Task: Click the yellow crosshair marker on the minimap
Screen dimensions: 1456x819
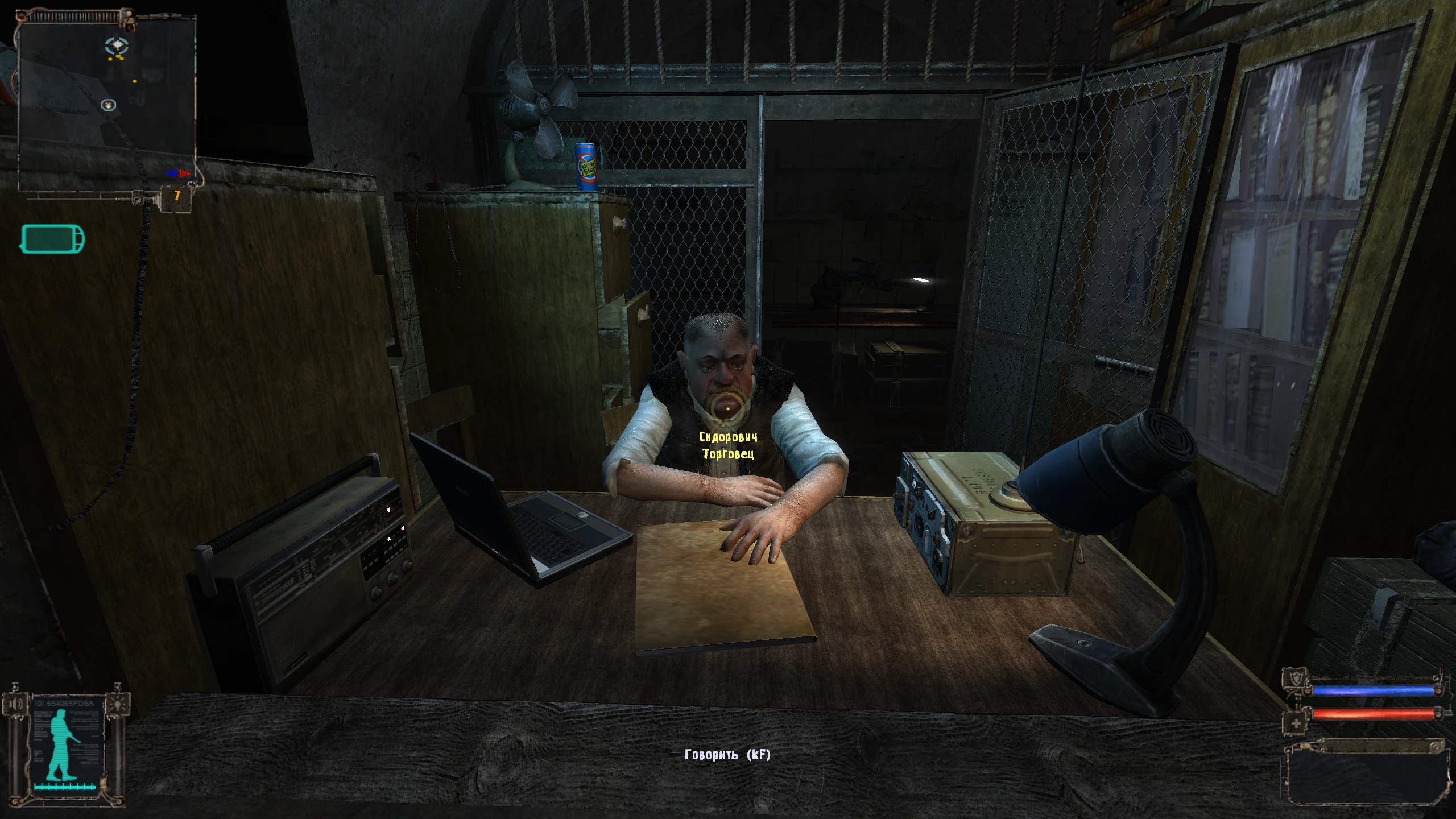Action: (116, 44)
